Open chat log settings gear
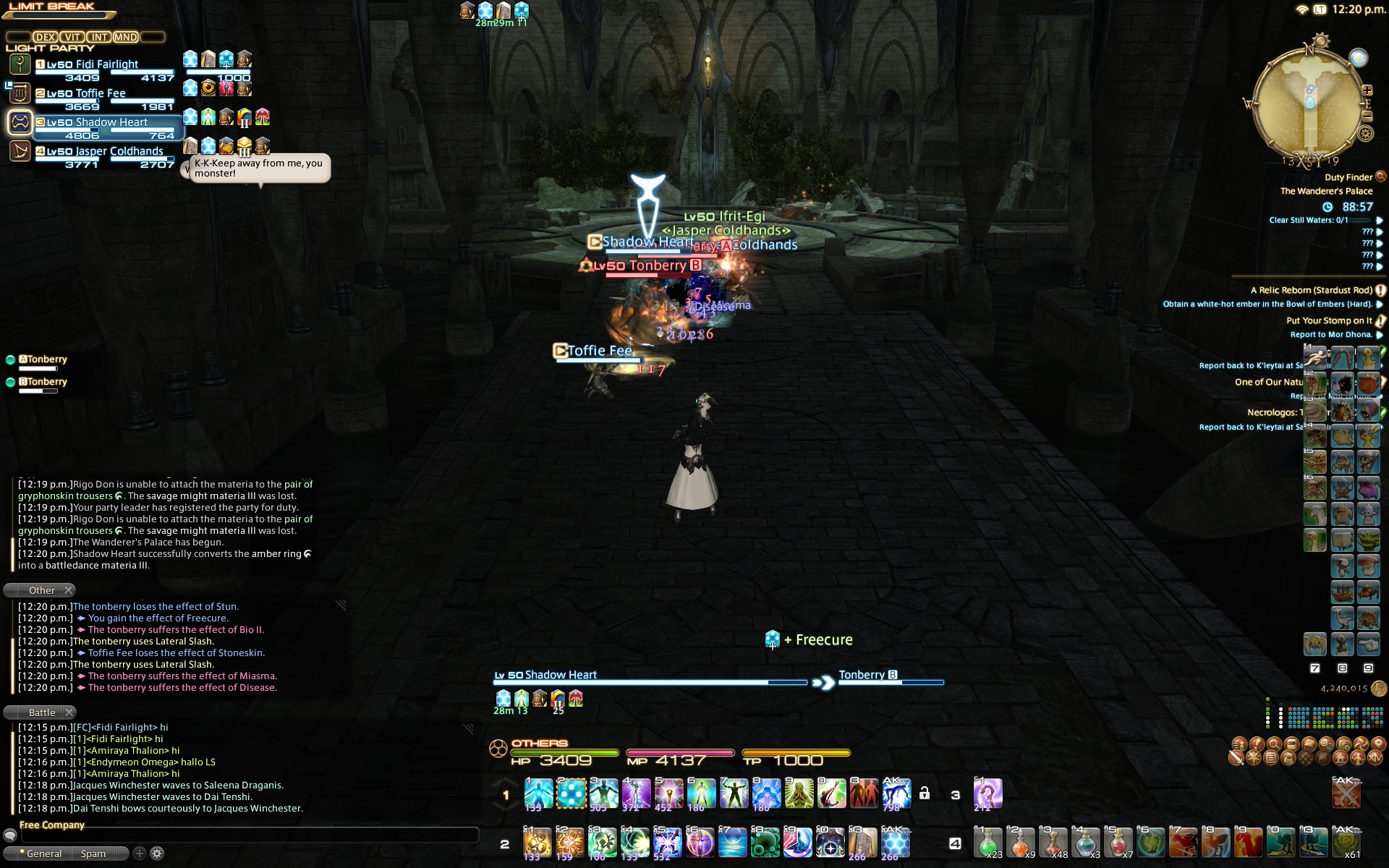Image resolution: width=1389 pixels, height=868 pixels. point(157,854)
